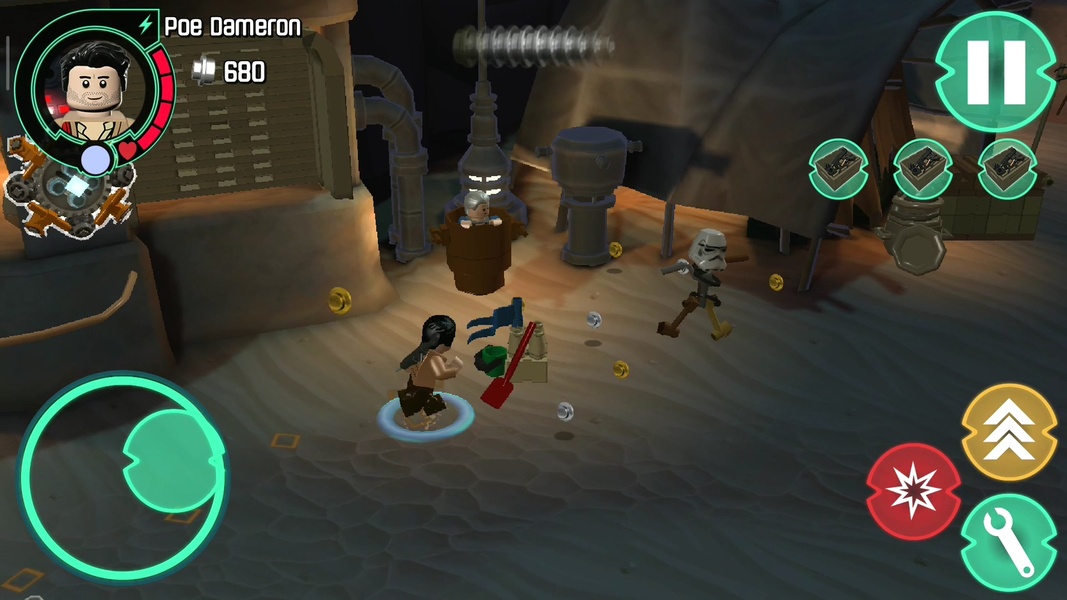The width and height of the screenshot is (1067, 600).
Task: Tap the Poe Dameron character portrait
Action: (x=88, y=88)
